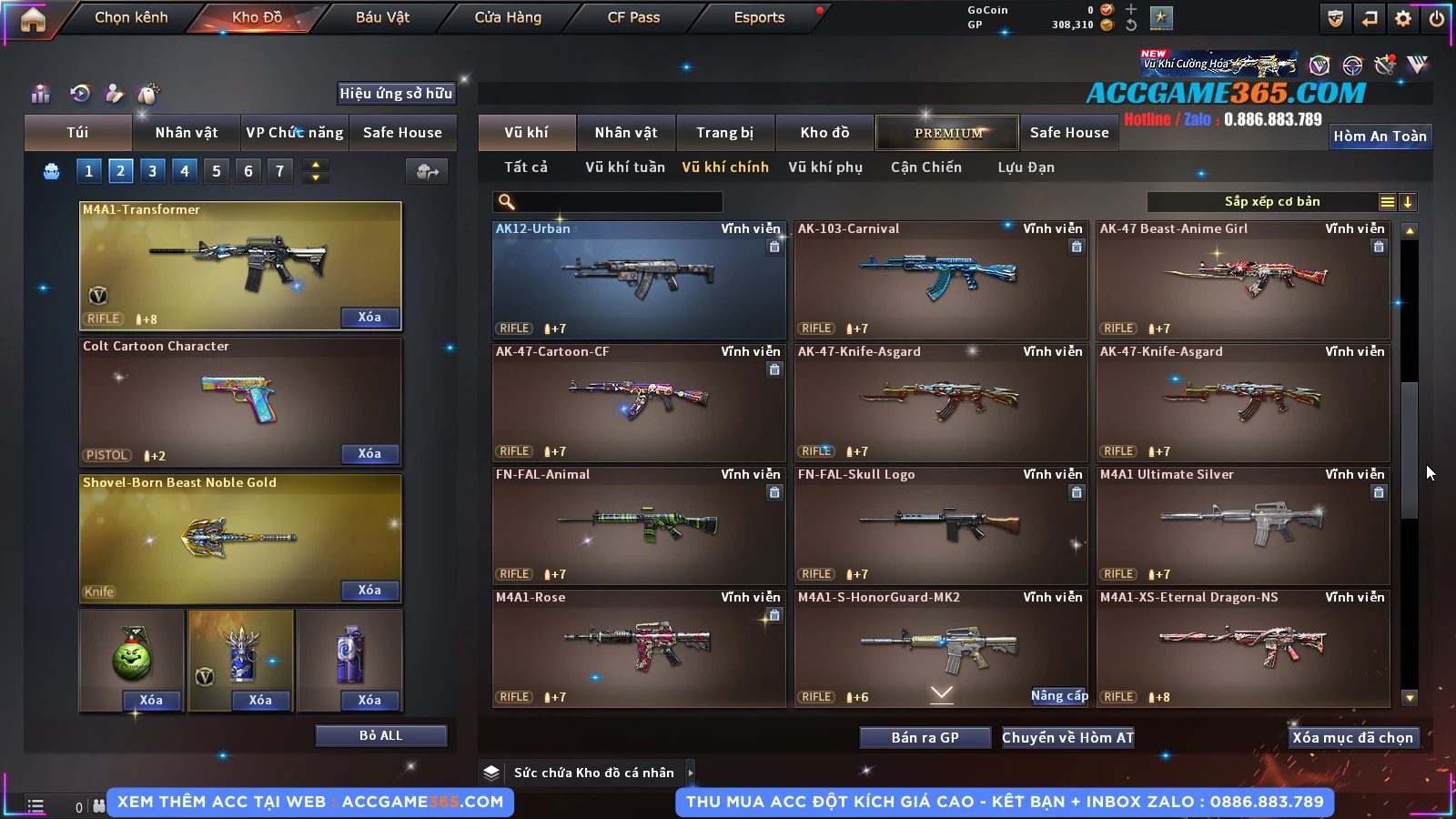Choose the M4A1 Ultimate Silver rifle
This screenshot has height=819, width=1456.
click(x=1243, y=525)
